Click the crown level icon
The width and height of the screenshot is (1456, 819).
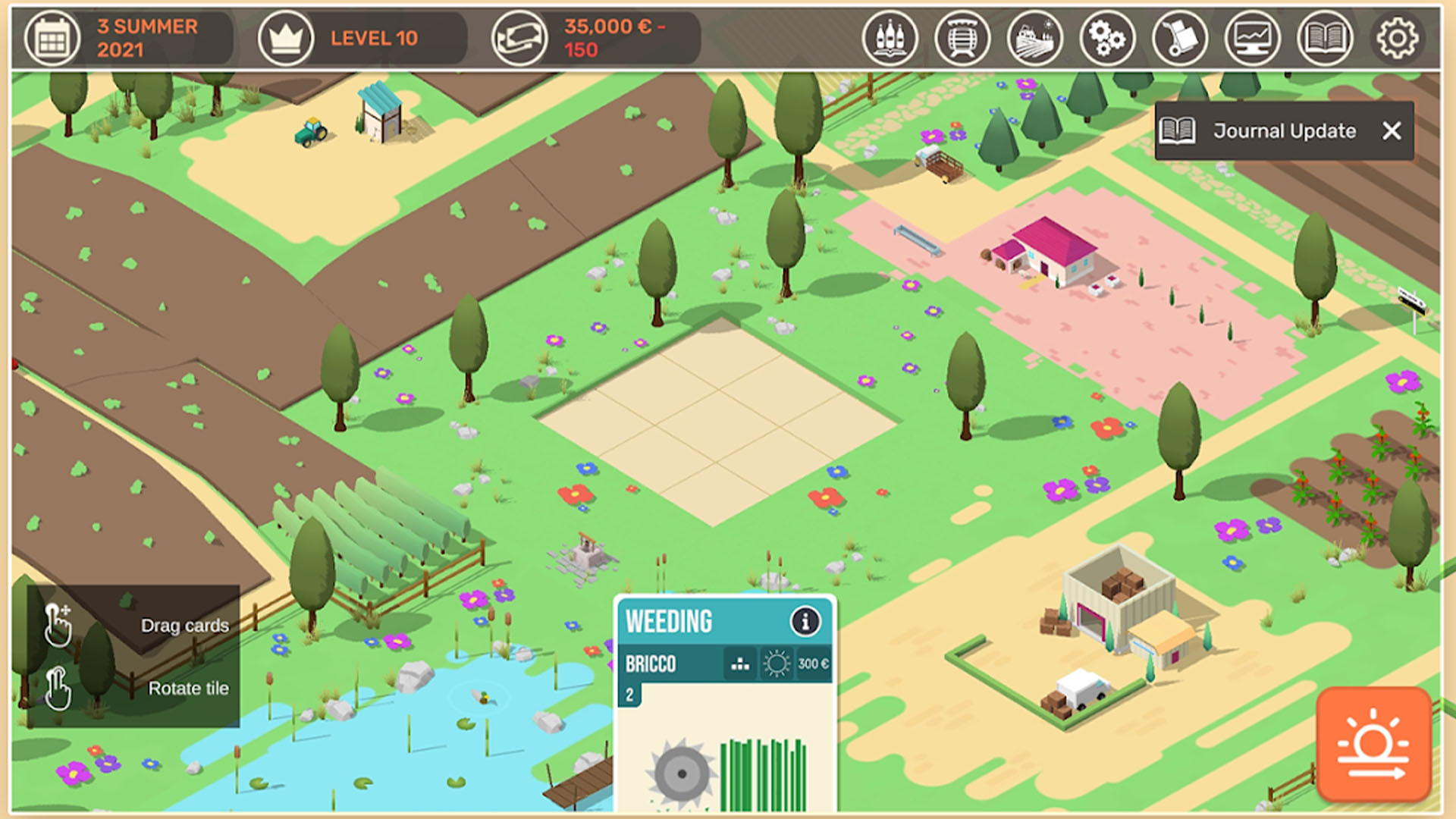(286, 38)
